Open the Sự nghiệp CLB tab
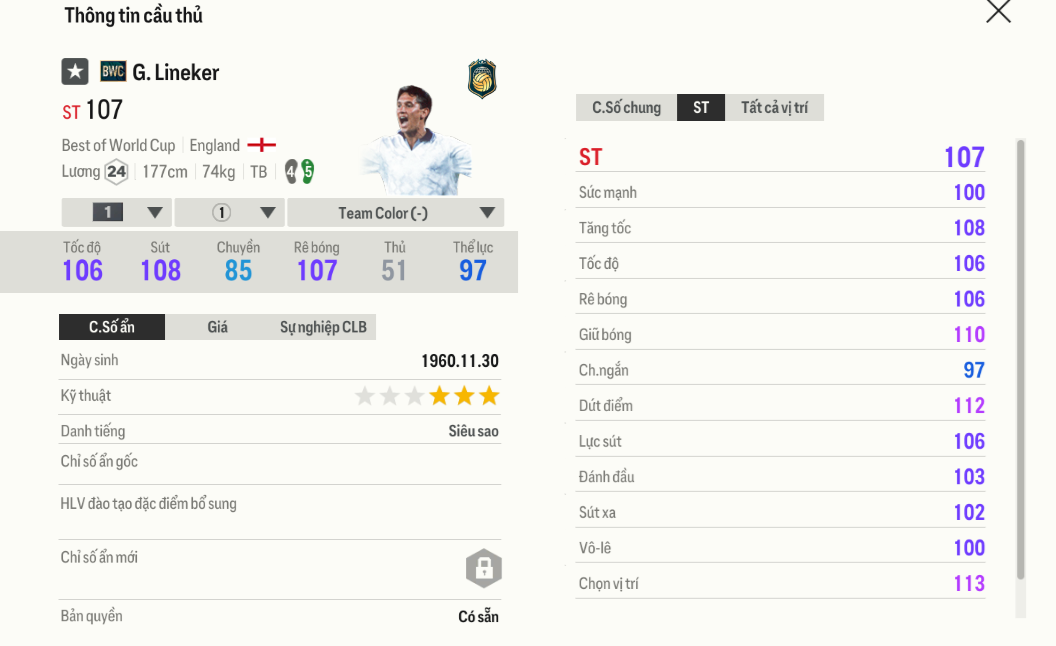 [323, 327]
